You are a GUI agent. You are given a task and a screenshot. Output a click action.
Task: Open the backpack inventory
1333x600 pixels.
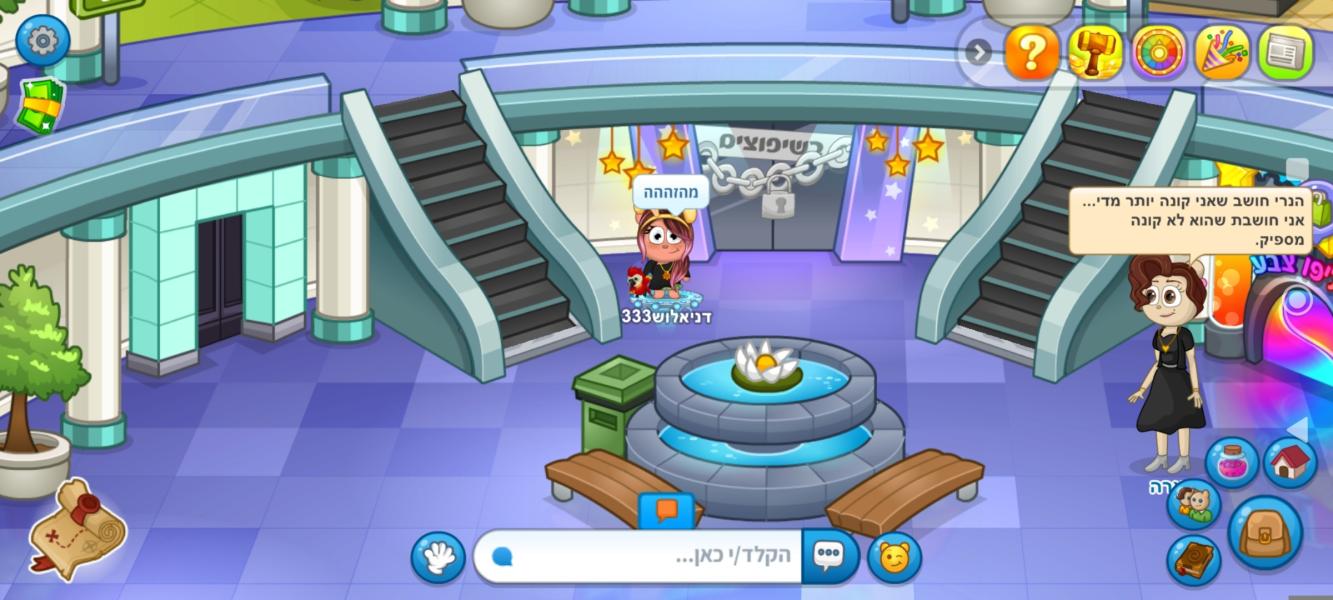coord(1264,533)
